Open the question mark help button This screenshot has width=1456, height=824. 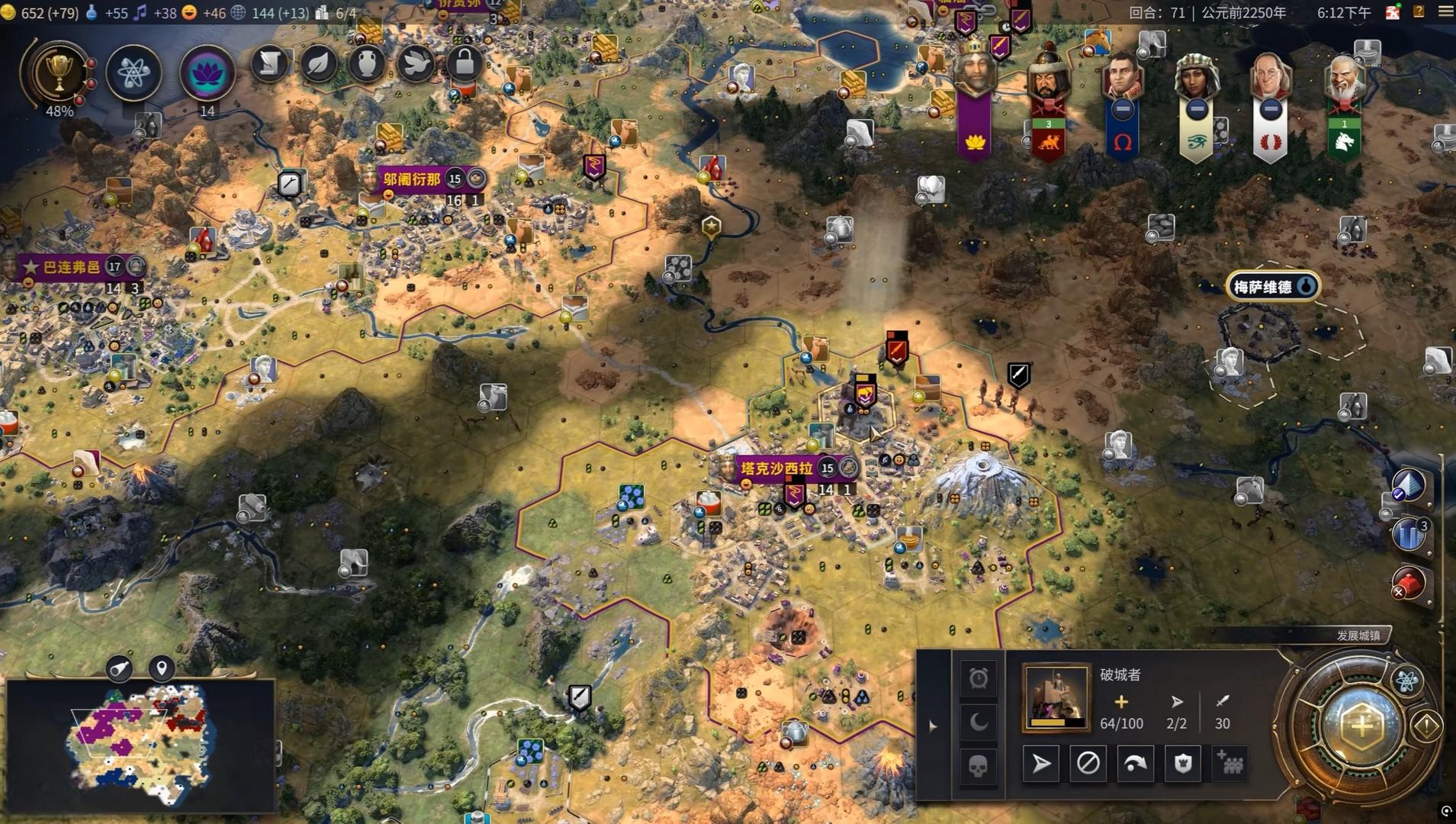coord(1419,11)
